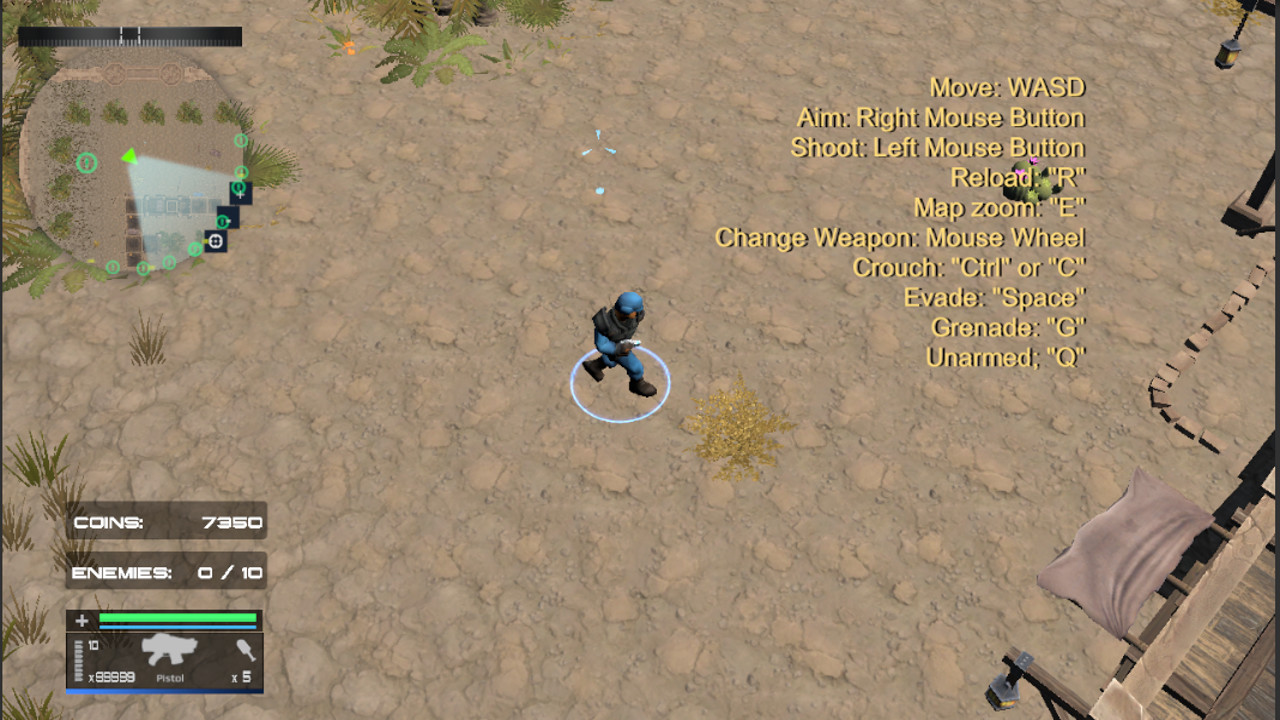Toggle the circled marker at minimap bottom edge
Viewport: 1280px width, 720px height.
pos(143,268)
